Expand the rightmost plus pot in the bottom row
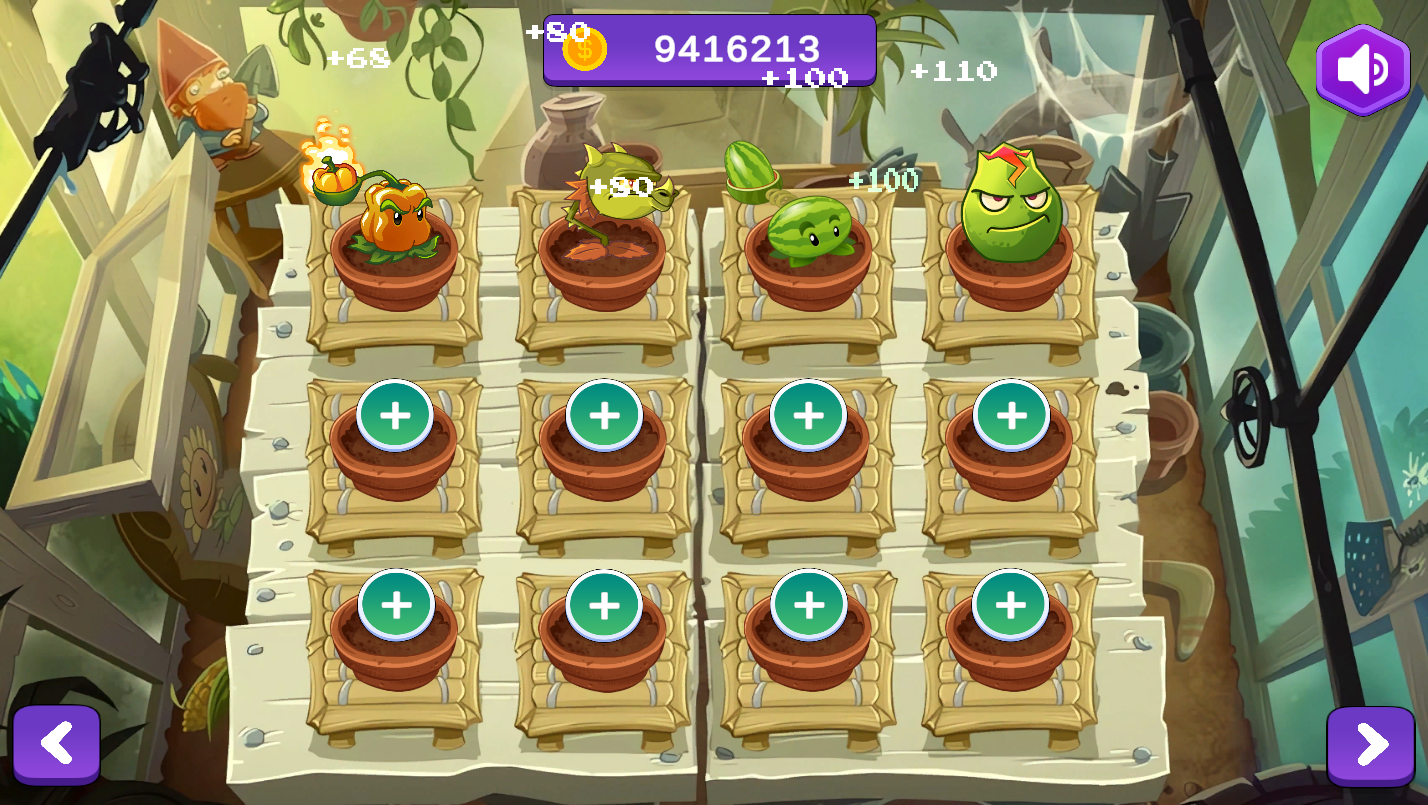 click(x=1010, y=605)
